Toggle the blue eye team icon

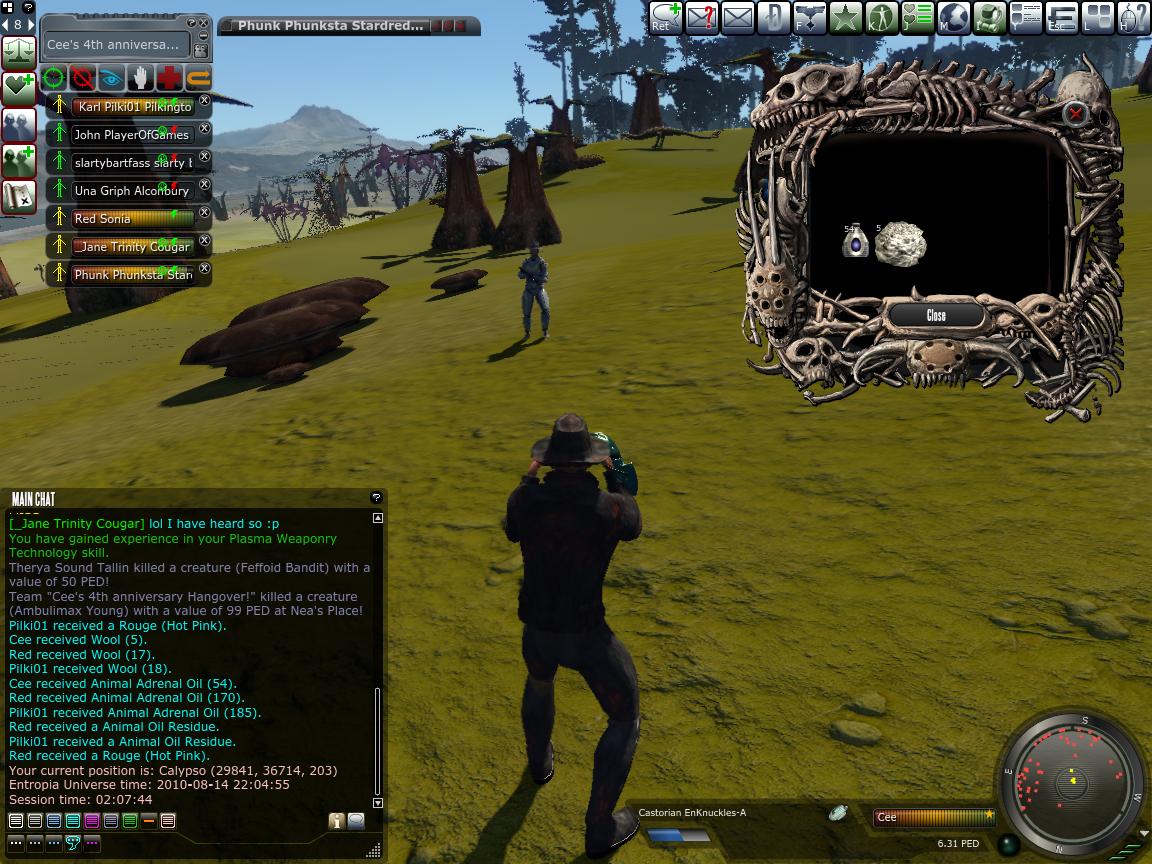(x=112, y=77)
